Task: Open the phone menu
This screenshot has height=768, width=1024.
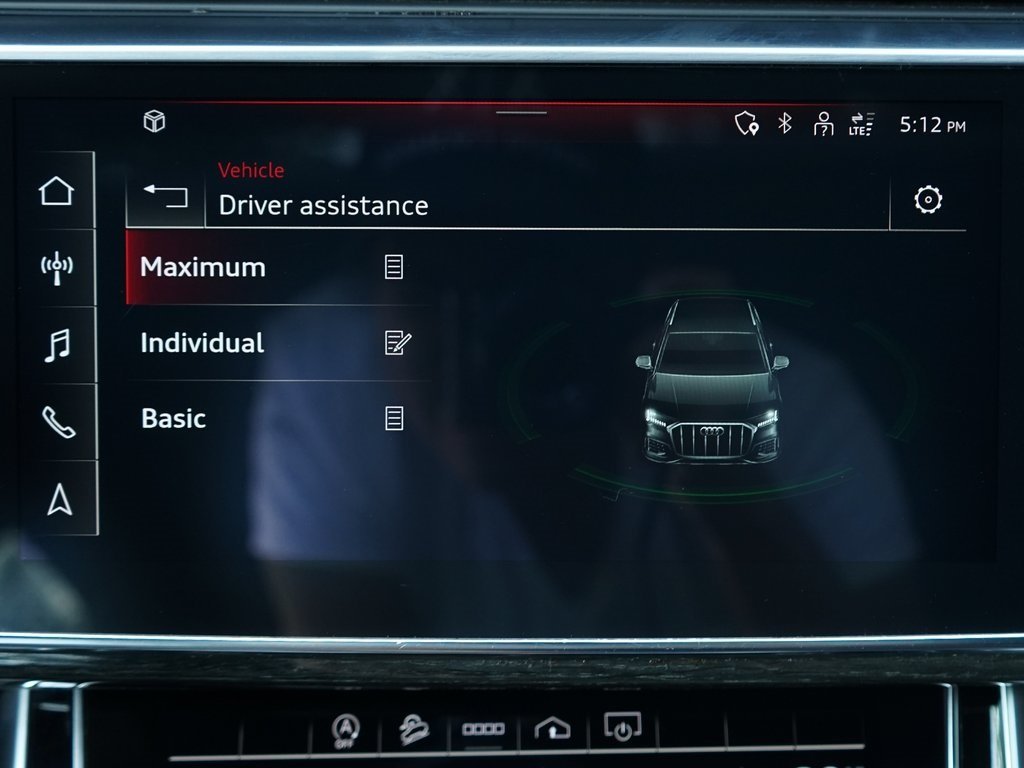Action: [x=57, y=422]
